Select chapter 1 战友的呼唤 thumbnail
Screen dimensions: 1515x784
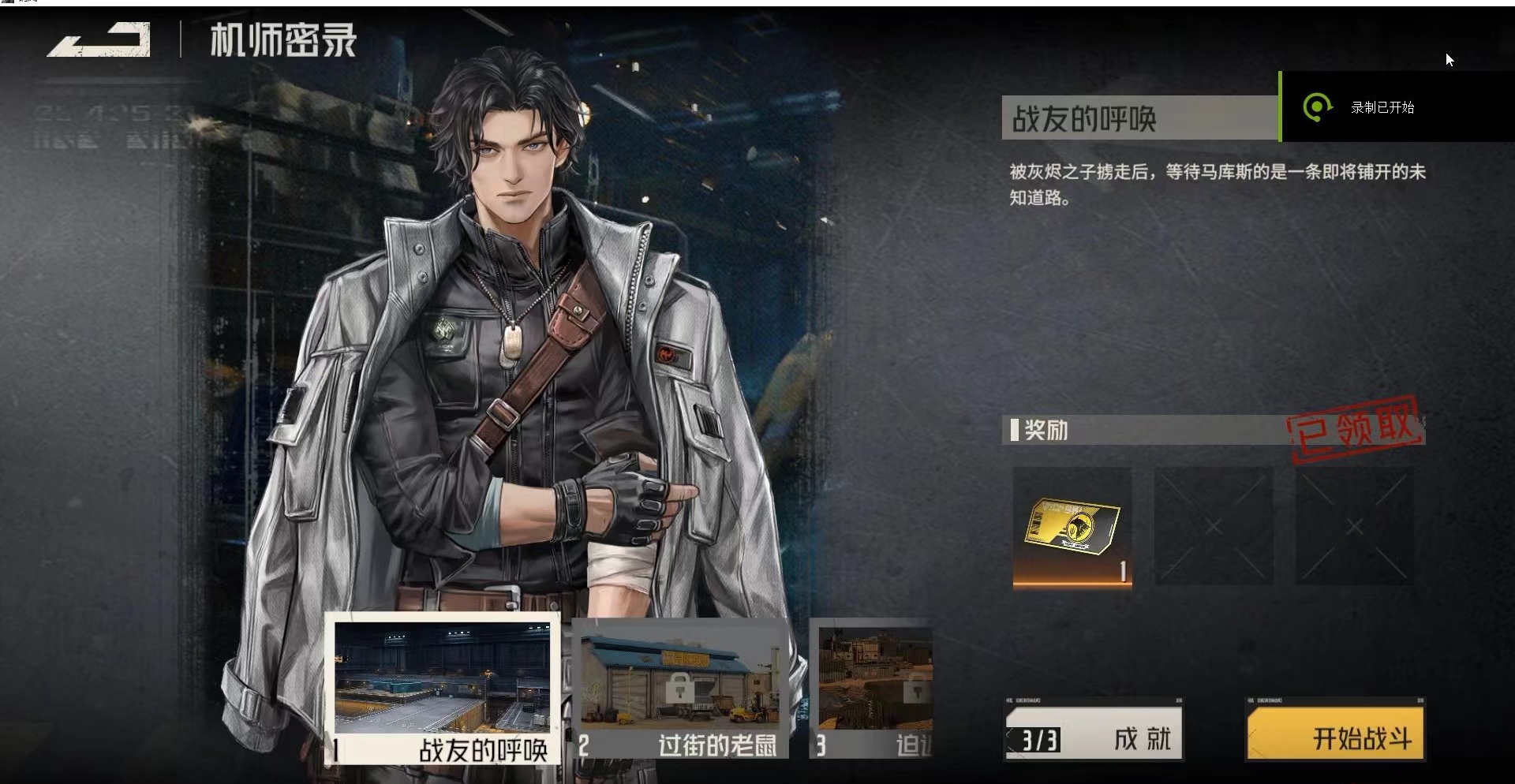point(442,689)
